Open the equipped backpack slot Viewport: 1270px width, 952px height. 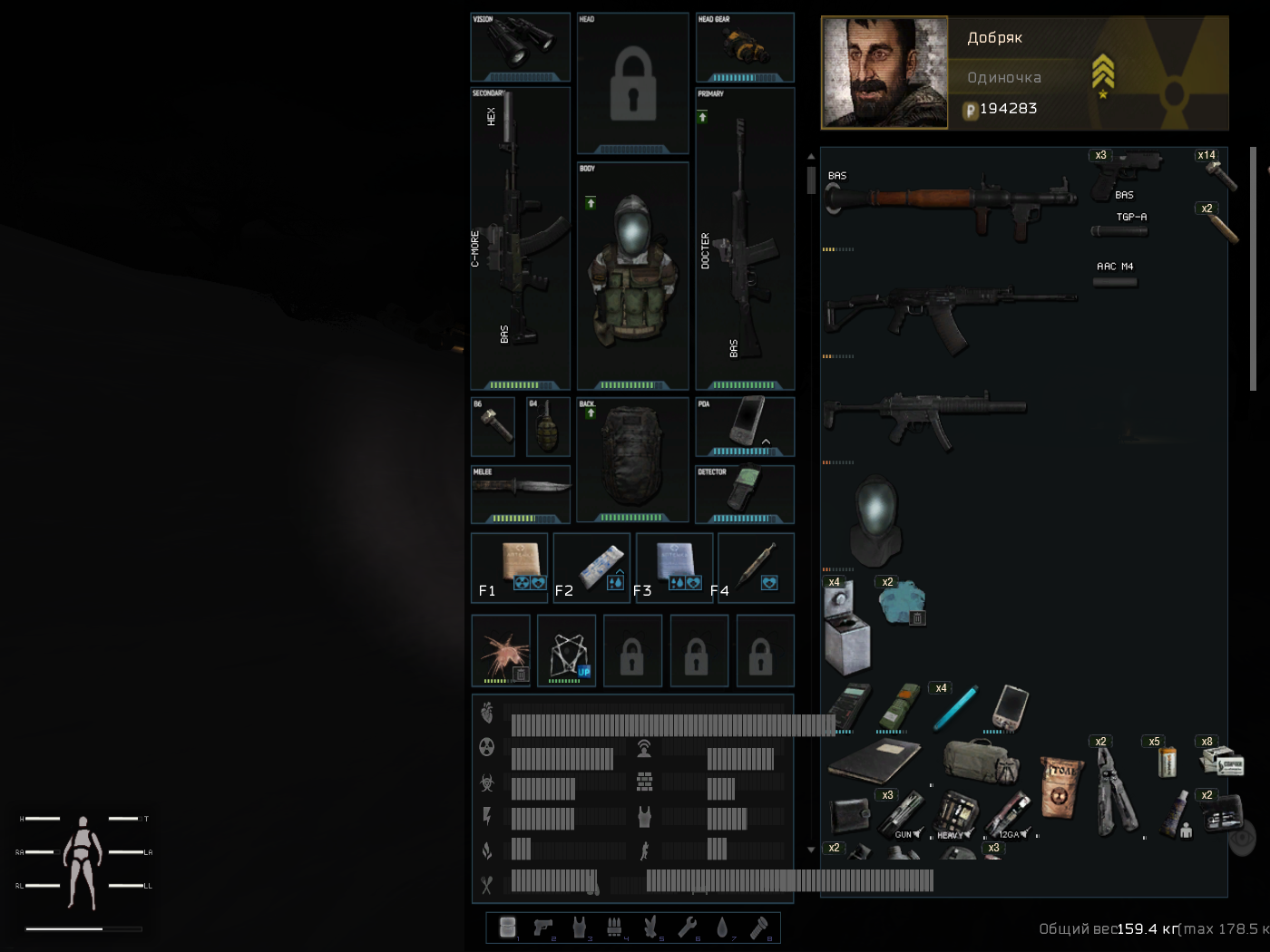click(x=632, y=458)
